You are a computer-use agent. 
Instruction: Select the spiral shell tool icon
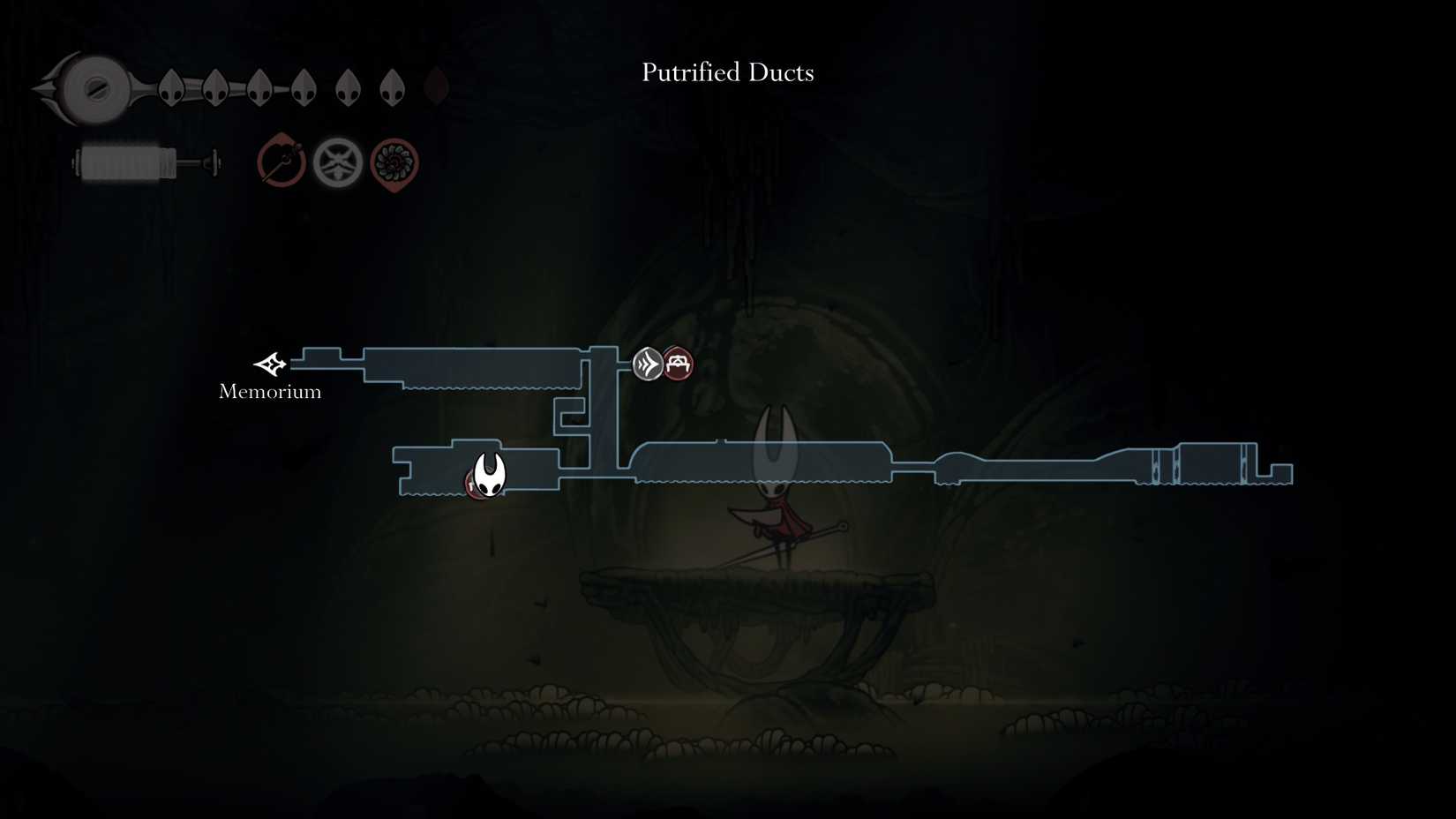point(394,163)
